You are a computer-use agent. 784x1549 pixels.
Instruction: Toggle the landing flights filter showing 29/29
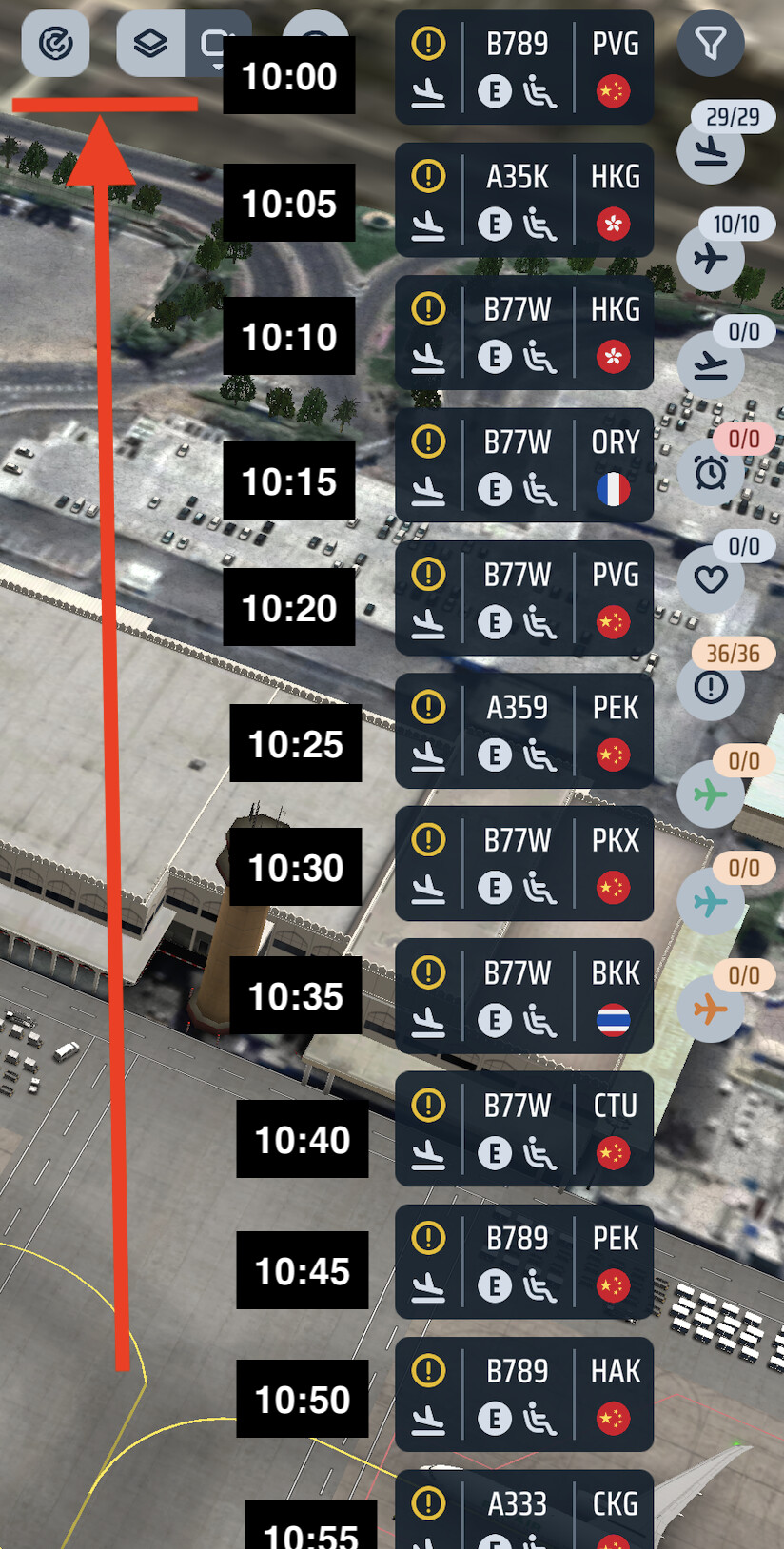(x=711, y=150)
